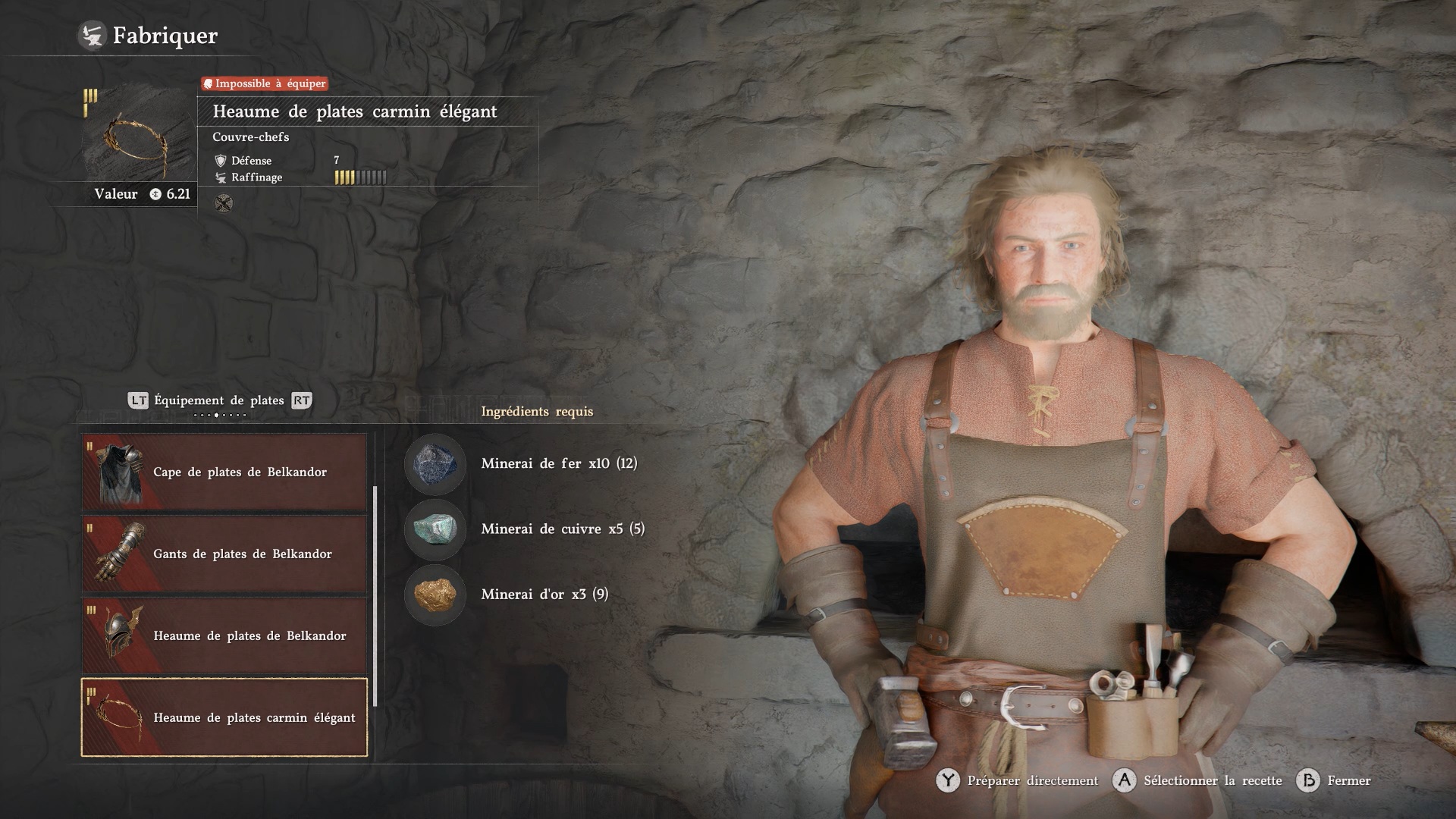Pick the Heaume de plates de Belkandor recipe
Image resolution: width=1456 pixels, height=819 pixels.
pos(224,635)
